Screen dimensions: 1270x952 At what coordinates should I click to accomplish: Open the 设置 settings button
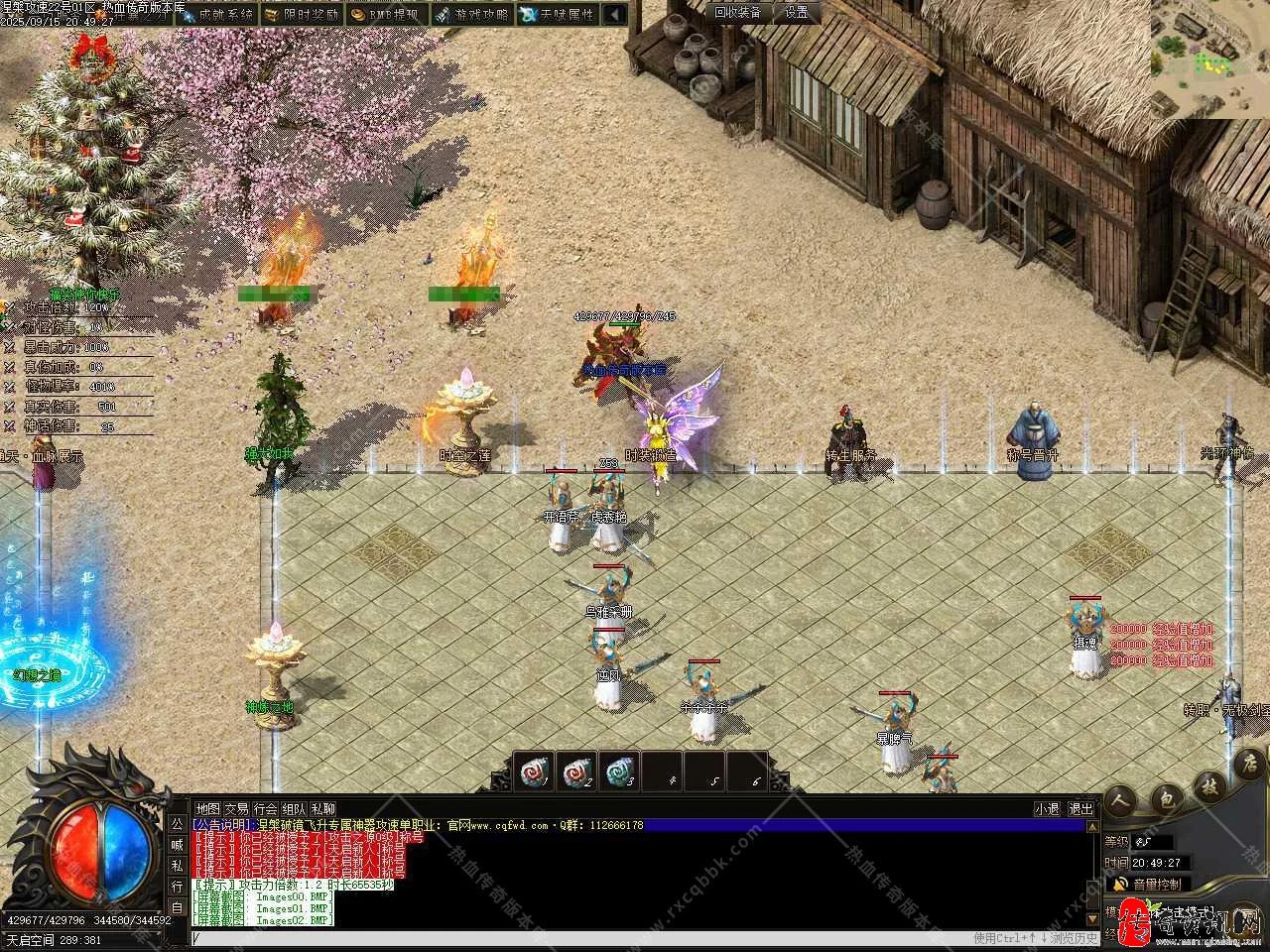[x=797, y=12]
